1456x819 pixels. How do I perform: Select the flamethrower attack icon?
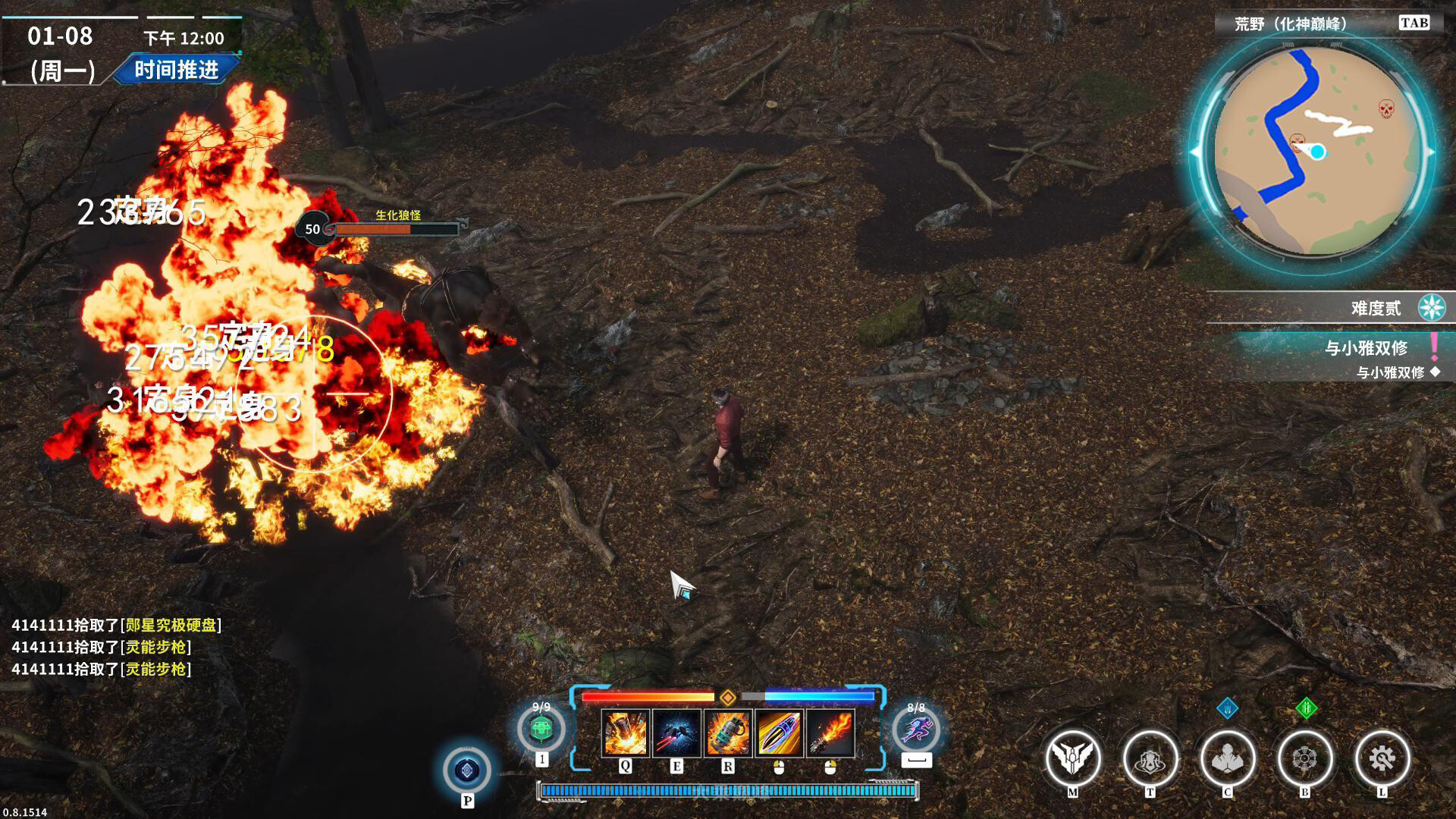[x=830, y=733]
